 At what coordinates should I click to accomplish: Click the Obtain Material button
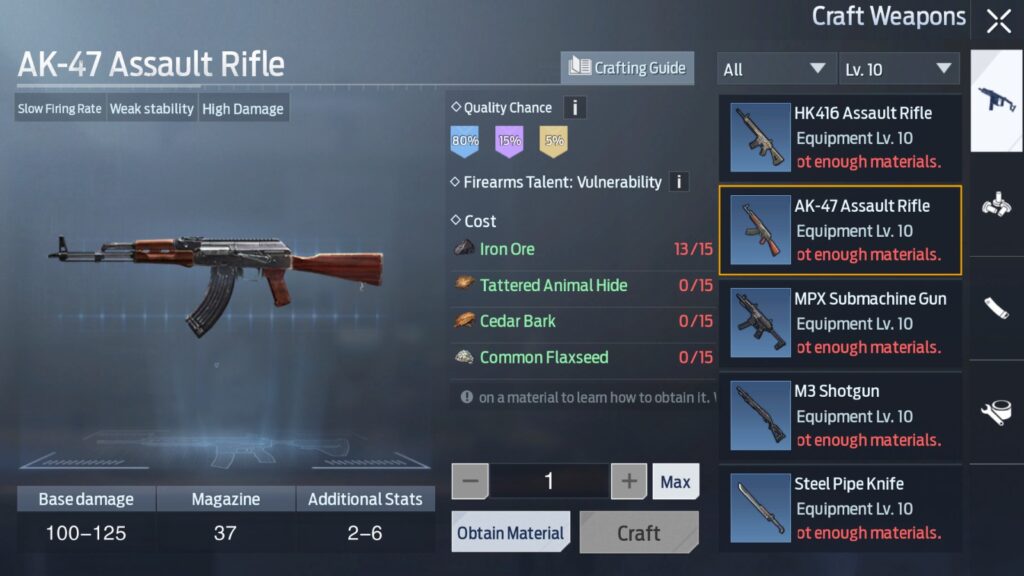[511, 533]
